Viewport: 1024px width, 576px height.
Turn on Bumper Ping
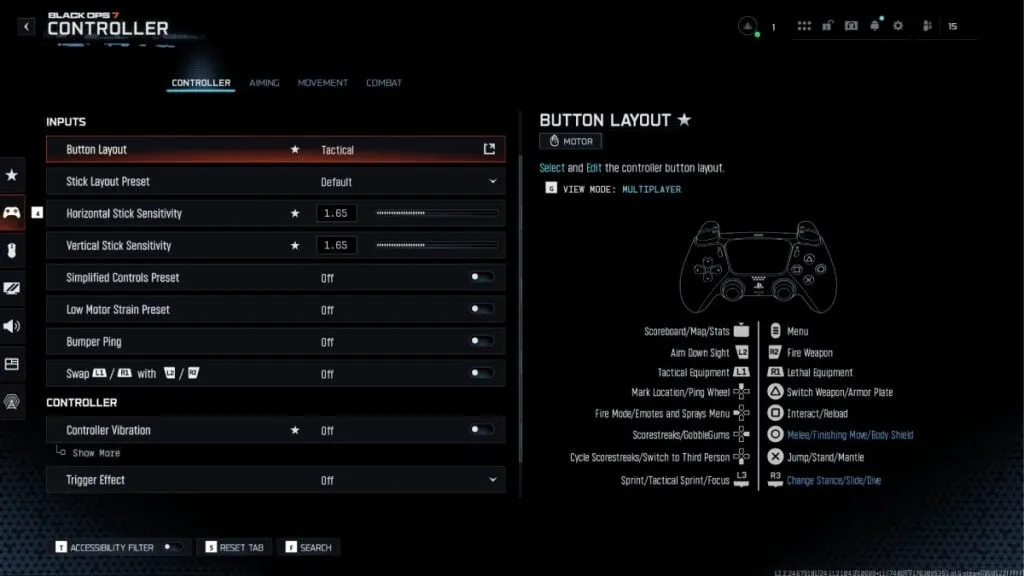click(x=482, y=342)
